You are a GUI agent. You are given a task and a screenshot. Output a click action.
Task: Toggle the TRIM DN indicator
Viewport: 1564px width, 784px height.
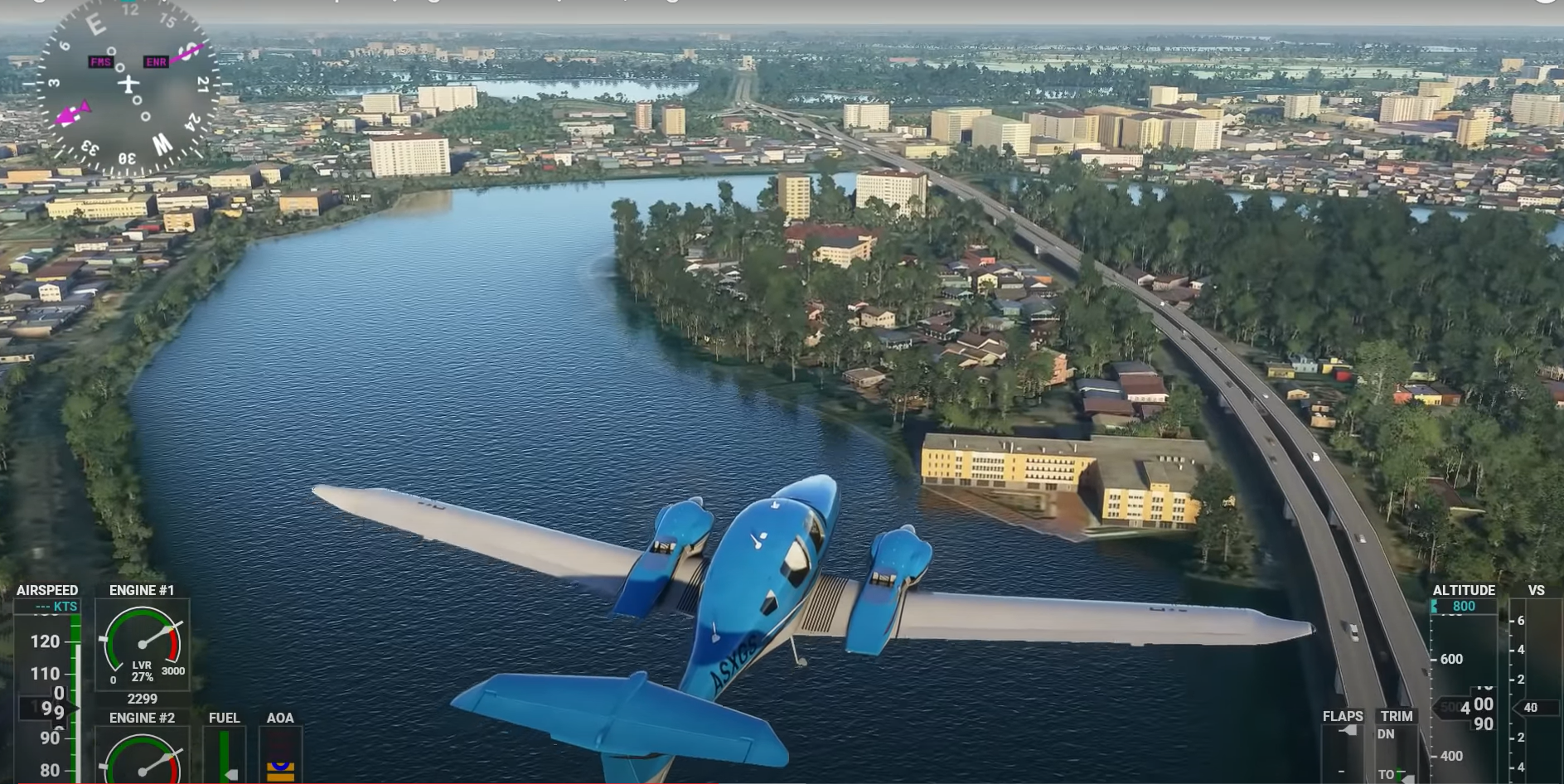coord(1386,733)
